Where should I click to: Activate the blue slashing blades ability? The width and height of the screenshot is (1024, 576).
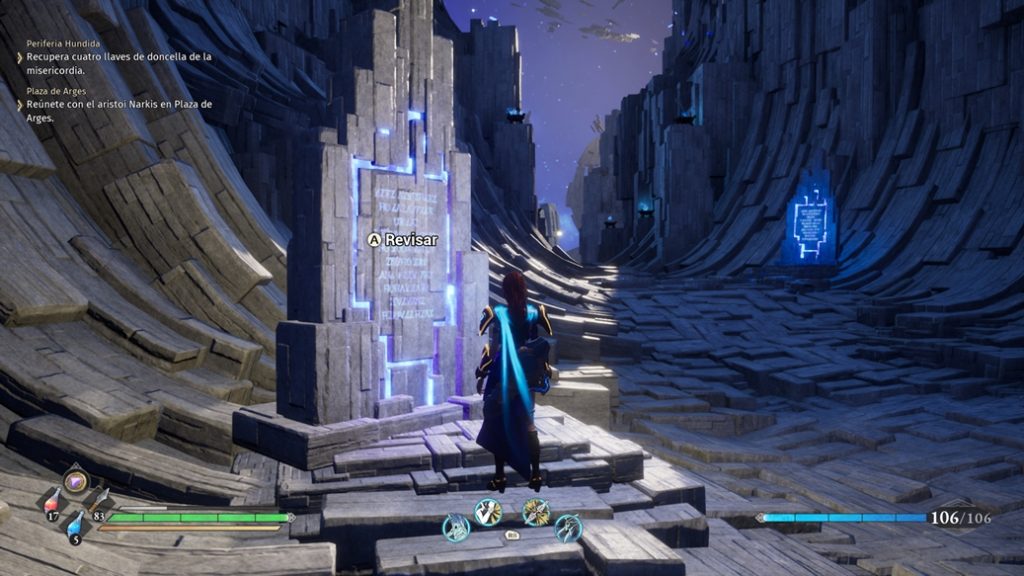tap(568, 527)
